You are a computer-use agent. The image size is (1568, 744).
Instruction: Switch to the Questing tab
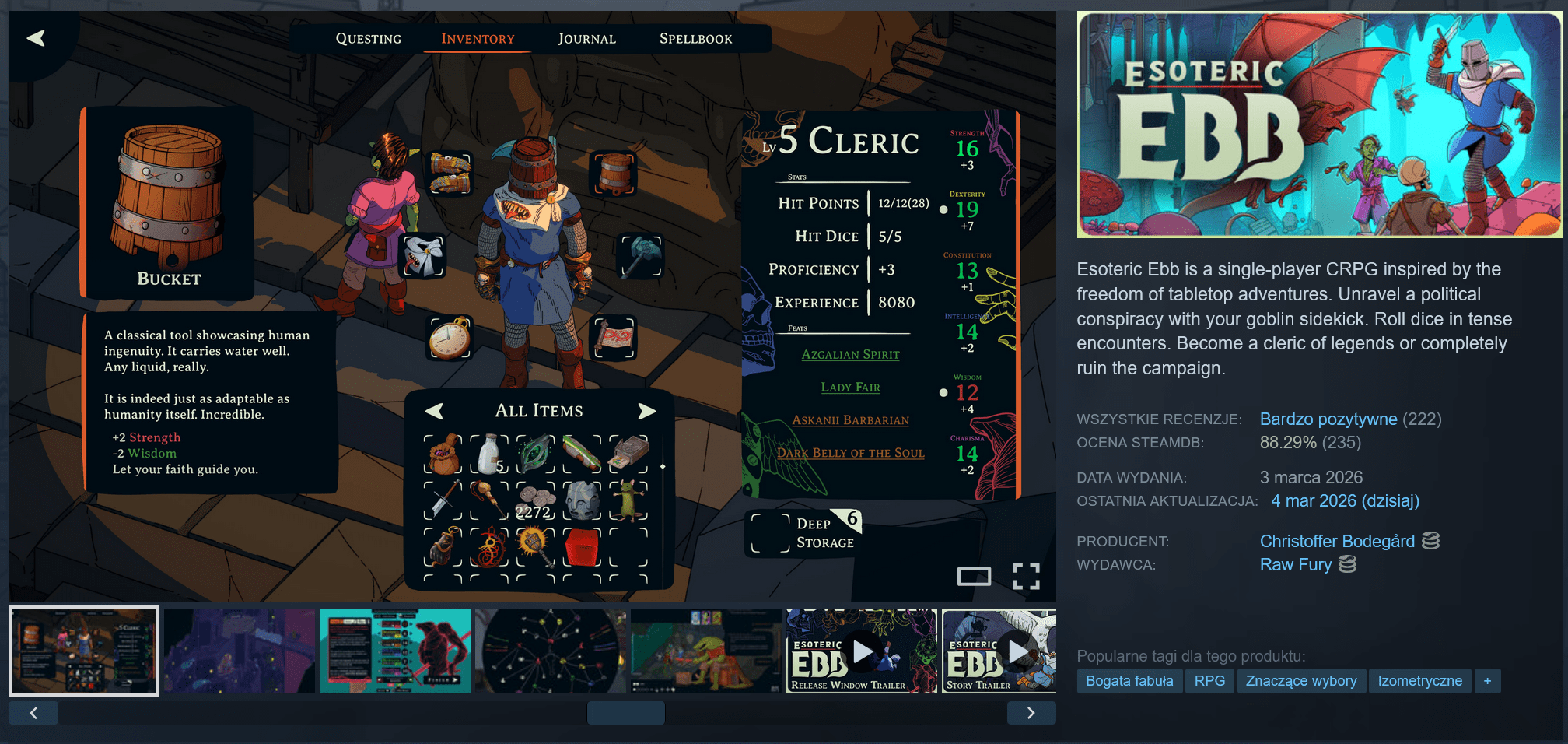pyautogui.click(x=368, y=39)
